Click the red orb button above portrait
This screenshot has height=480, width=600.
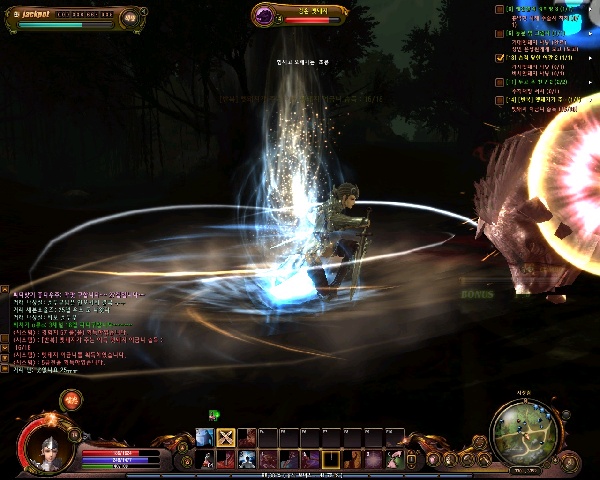click(71, 401)
